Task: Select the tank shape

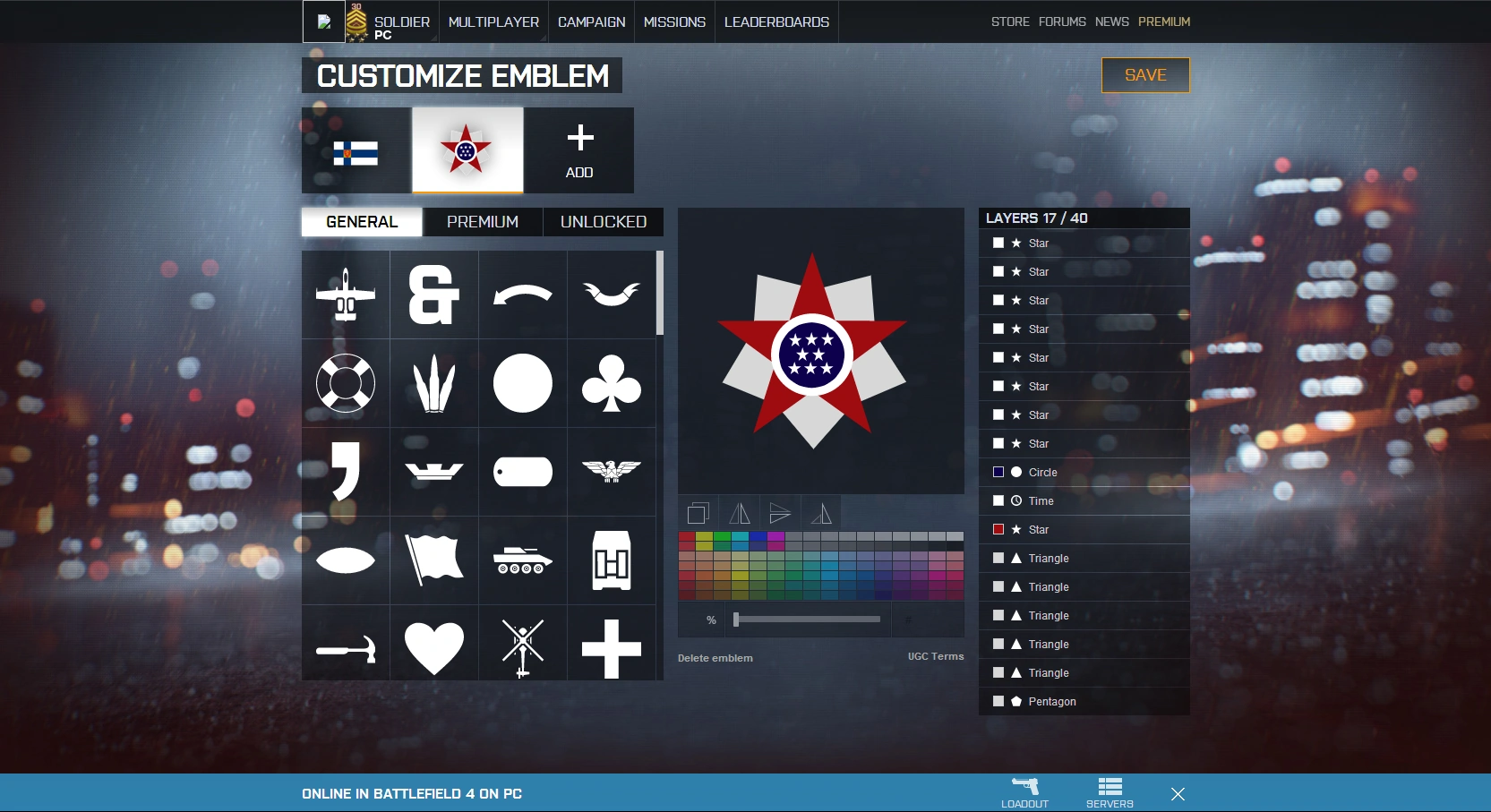Action: click(523, 560)
